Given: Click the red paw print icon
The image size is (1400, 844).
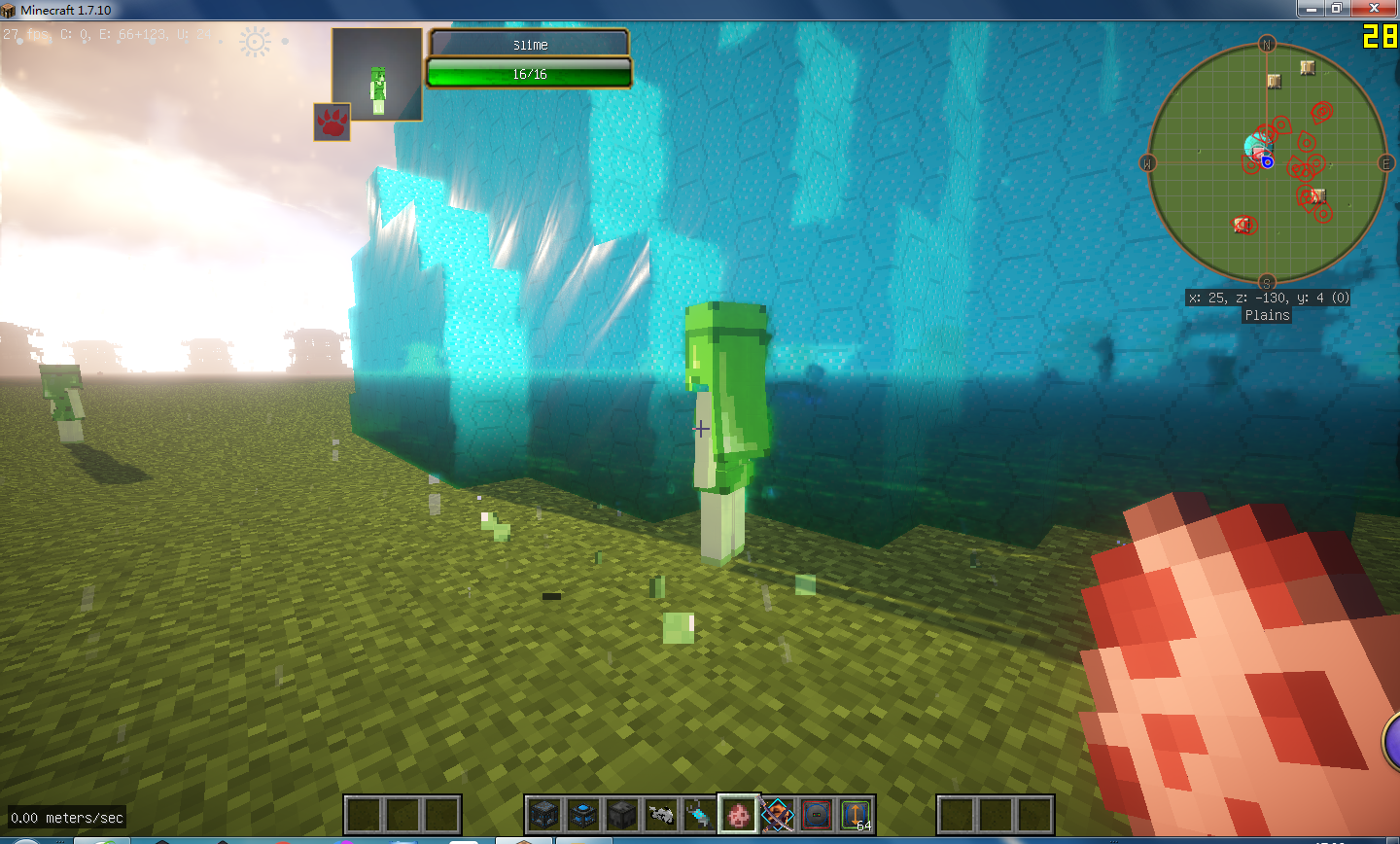Looking at the screenshot, I should click(x=332, y=123).
